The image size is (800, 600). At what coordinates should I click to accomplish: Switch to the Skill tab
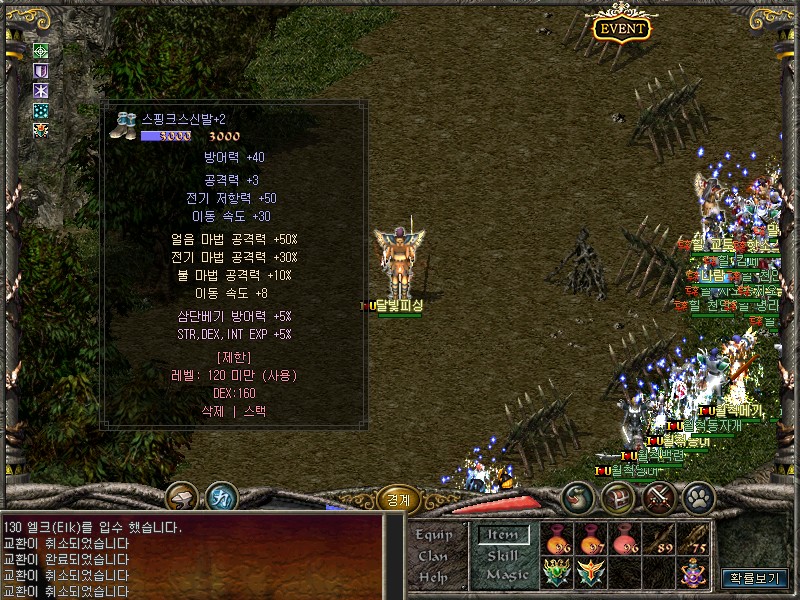(502, 555)
